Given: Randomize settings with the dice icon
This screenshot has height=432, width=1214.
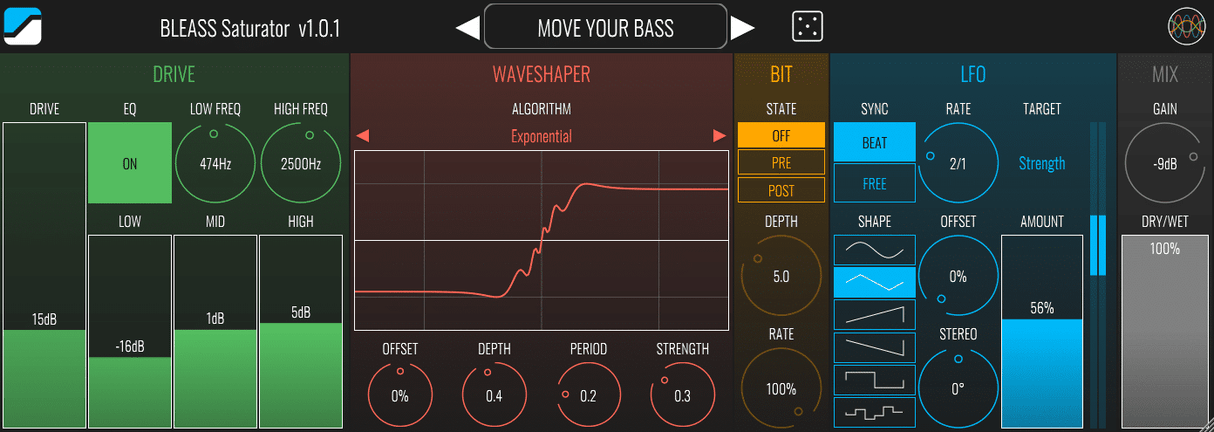Looking at the screenshot, I should (808, 27).
